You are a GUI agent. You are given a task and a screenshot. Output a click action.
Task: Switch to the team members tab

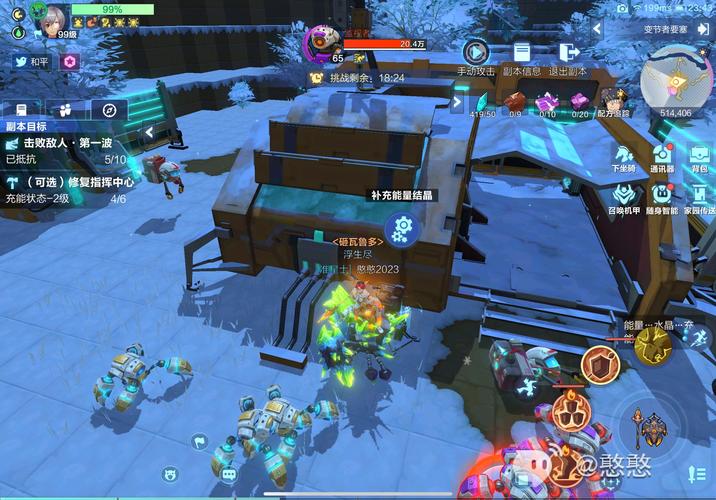(x=65, y=110)
